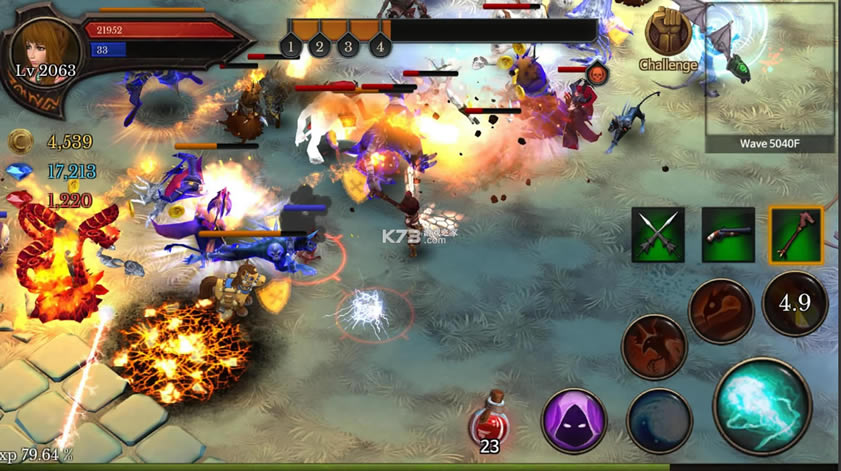Switch to the shotgun weapon slot

click(728, 235)
